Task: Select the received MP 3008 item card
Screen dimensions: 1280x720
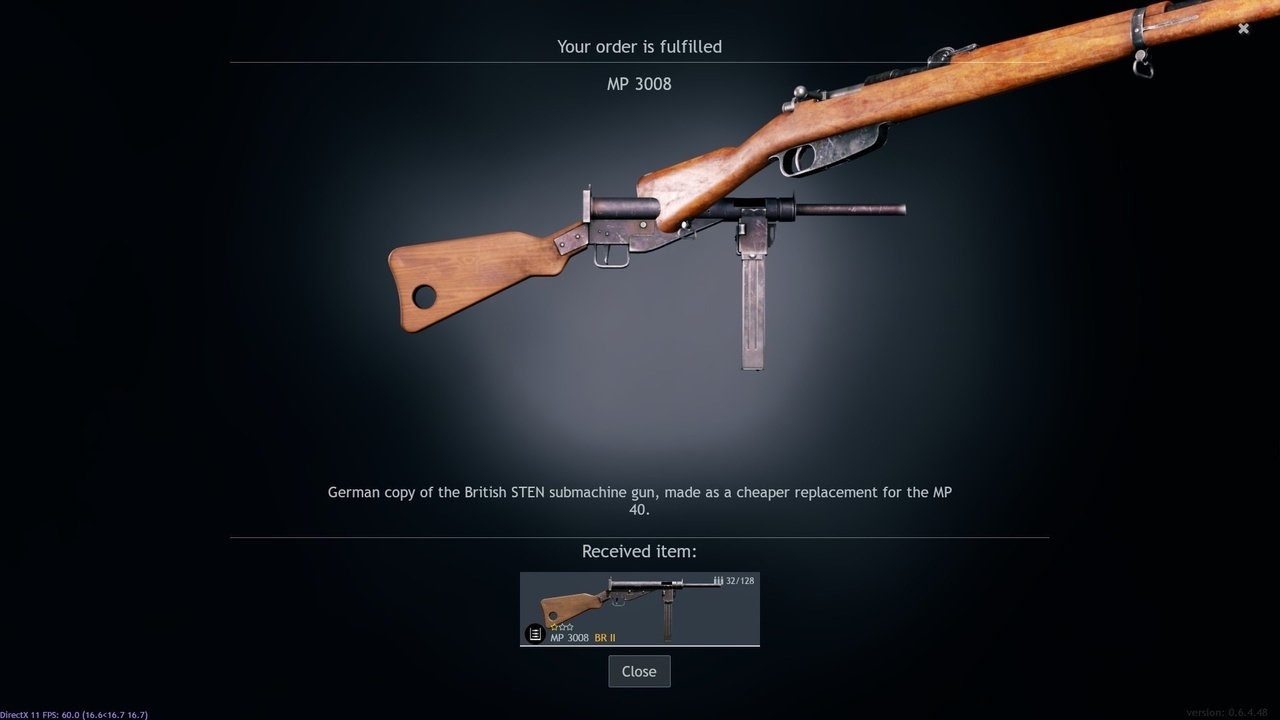Action: pyautogui.click(x=640, y=608)
